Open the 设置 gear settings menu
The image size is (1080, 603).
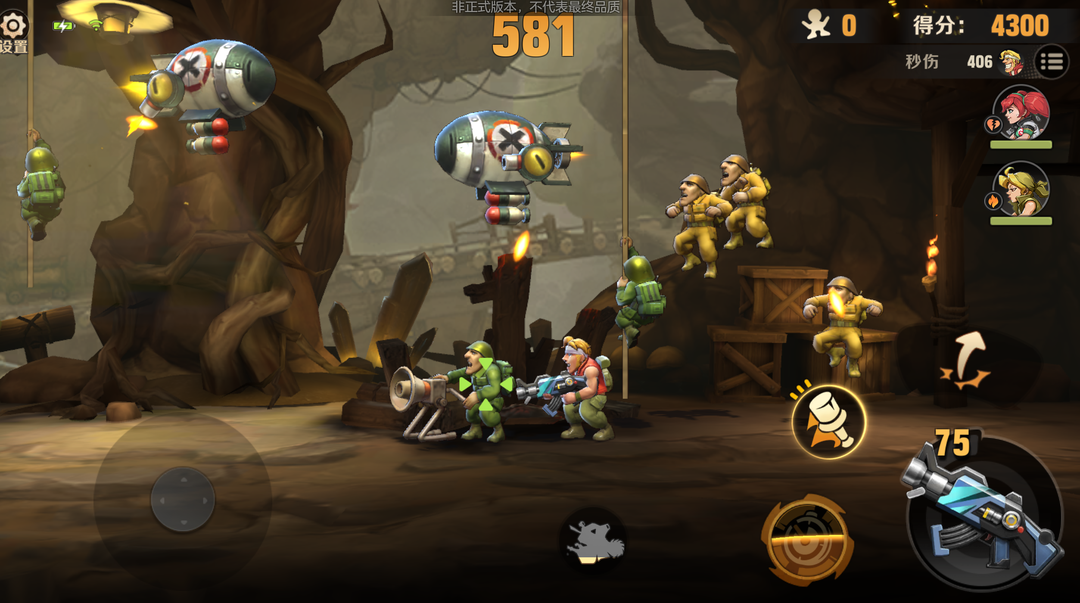13,28
